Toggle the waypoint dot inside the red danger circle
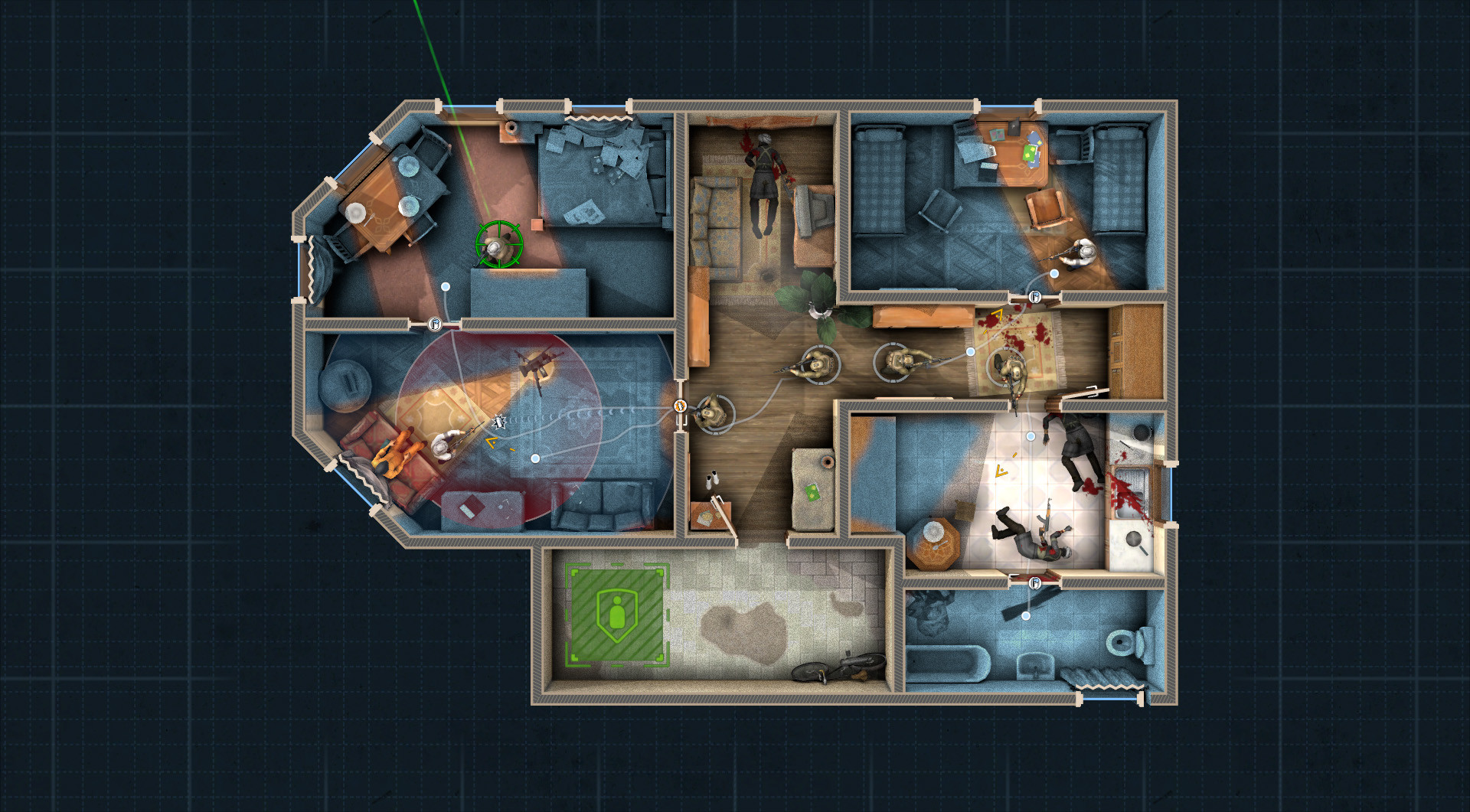The width and height of the screenshot is (1470, 812). click(x=535, y=458)
